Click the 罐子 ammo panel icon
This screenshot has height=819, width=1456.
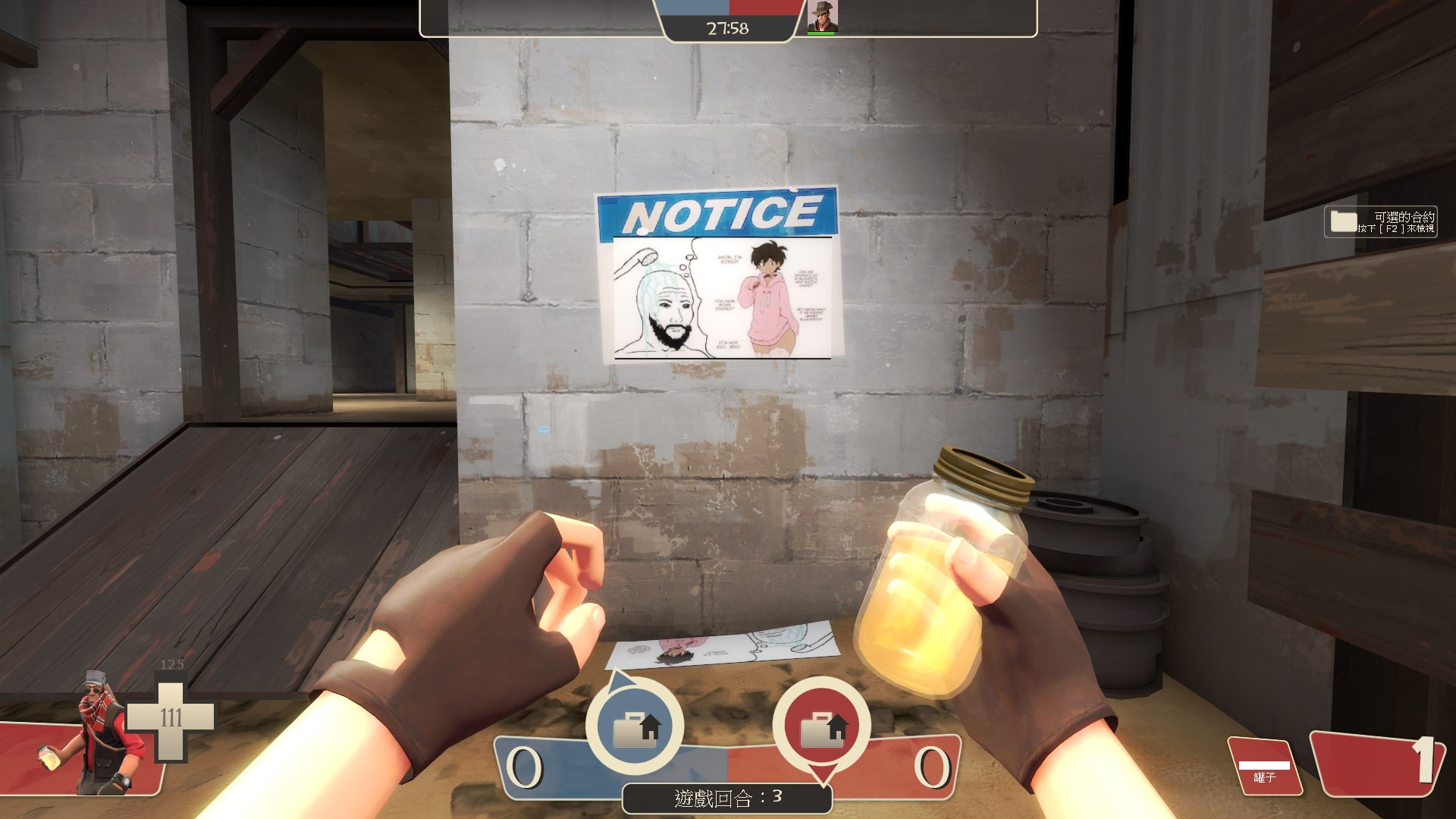point(1266,766)
